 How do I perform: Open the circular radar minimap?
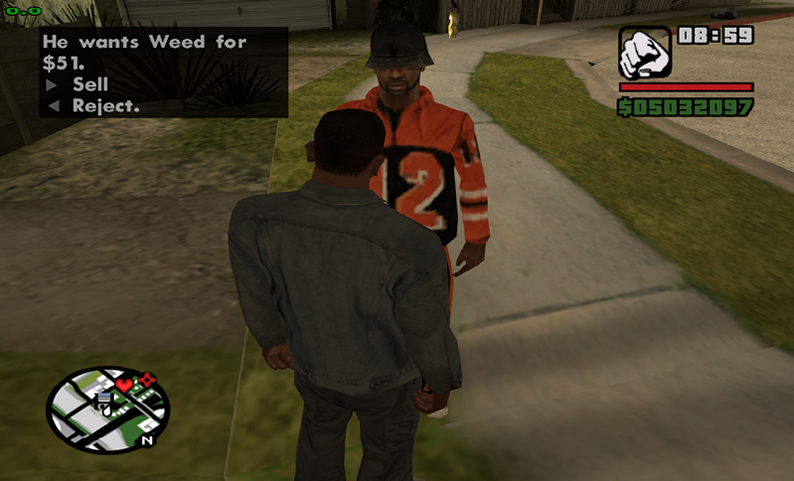107,409
